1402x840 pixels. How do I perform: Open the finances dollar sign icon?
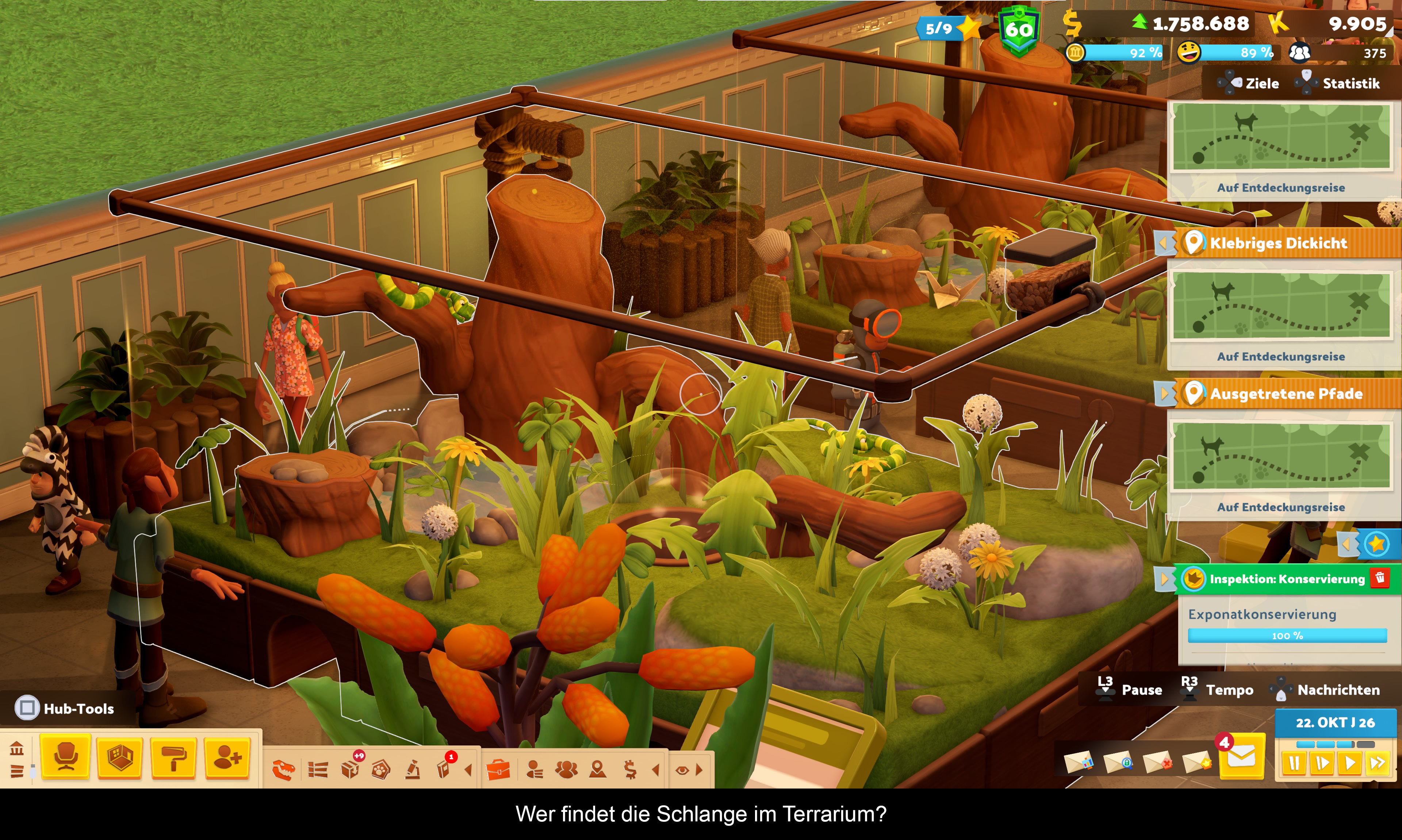pyautogui.click(x=630, y=770)
